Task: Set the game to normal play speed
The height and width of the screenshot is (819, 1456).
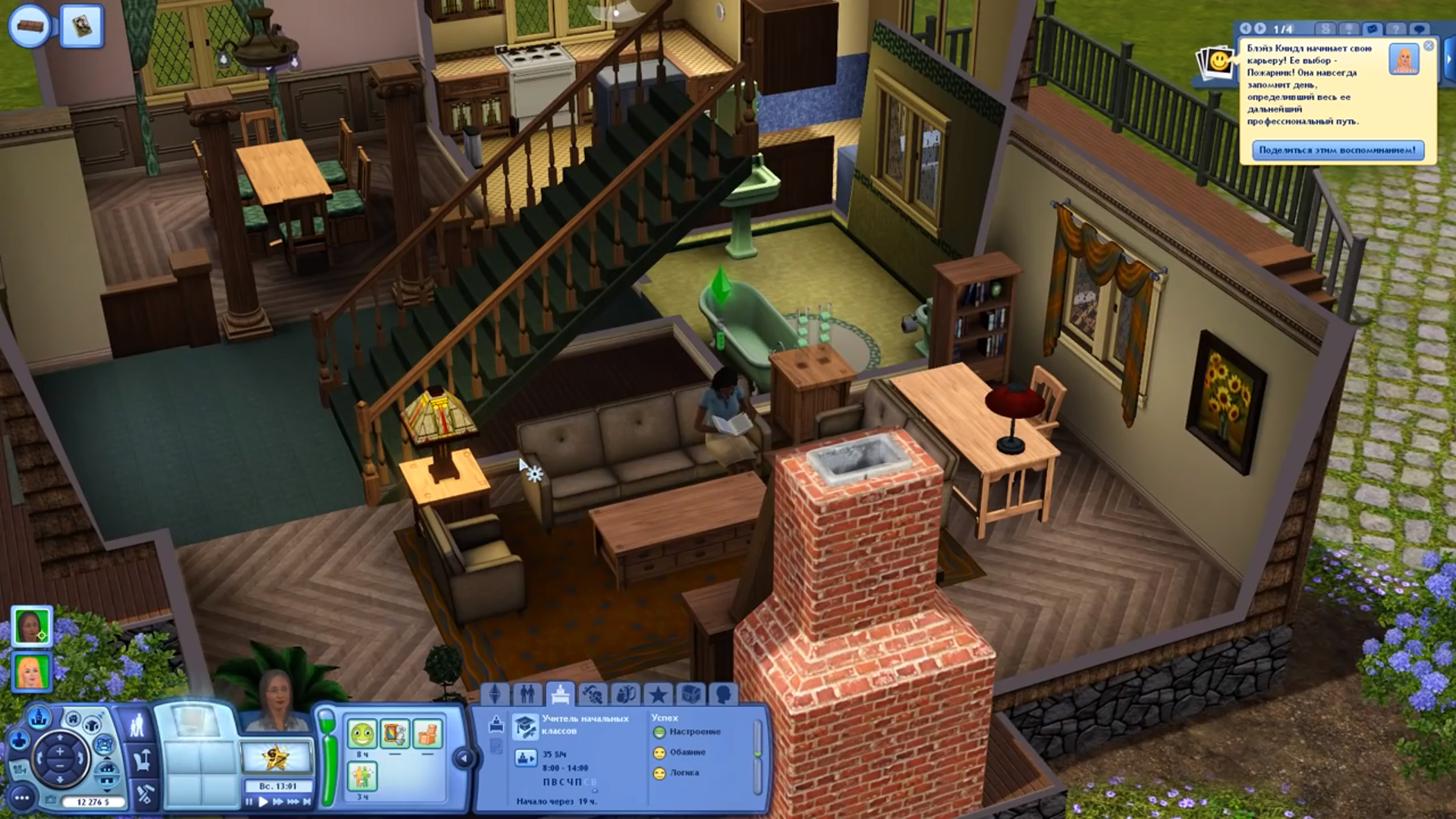Action: [263, 802]
